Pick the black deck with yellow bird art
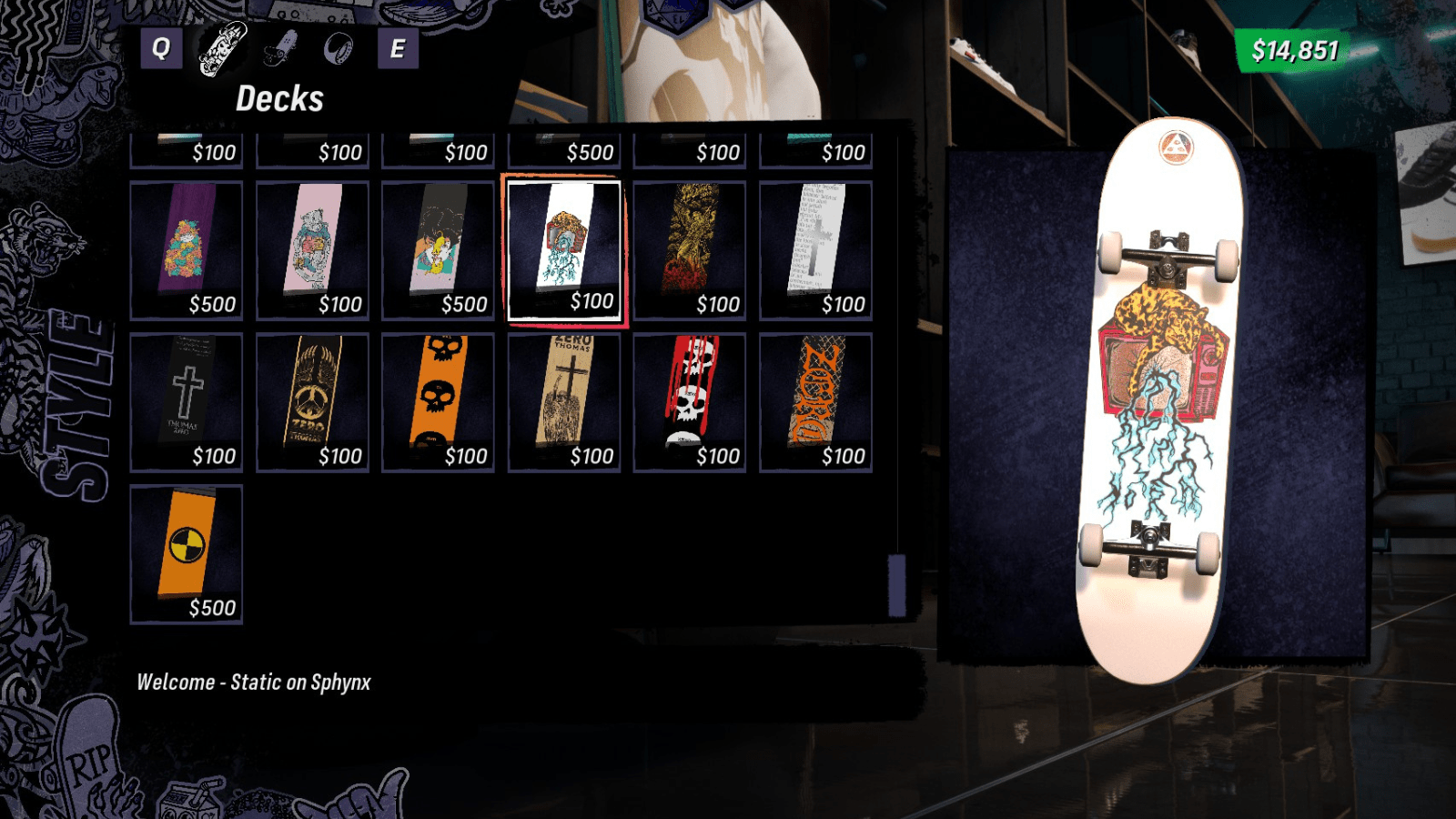Image resolution: width=1456 pixels, height=819 pixels. click(x=438, y=250)
